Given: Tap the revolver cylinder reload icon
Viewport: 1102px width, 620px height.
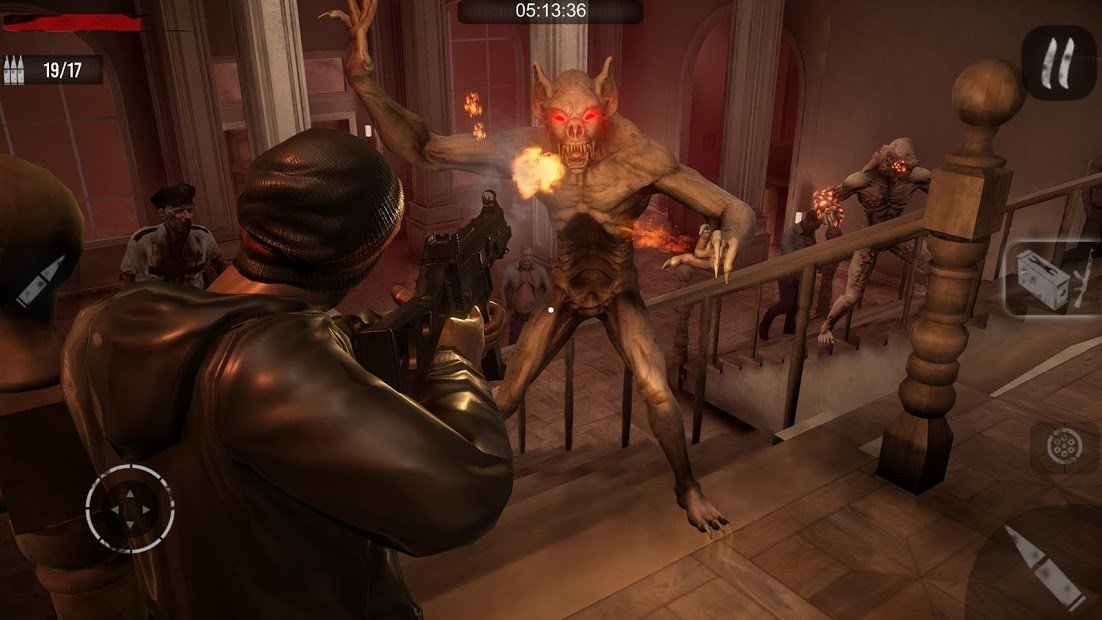Looking at the screenshot, I should (x=1060, y=446).
